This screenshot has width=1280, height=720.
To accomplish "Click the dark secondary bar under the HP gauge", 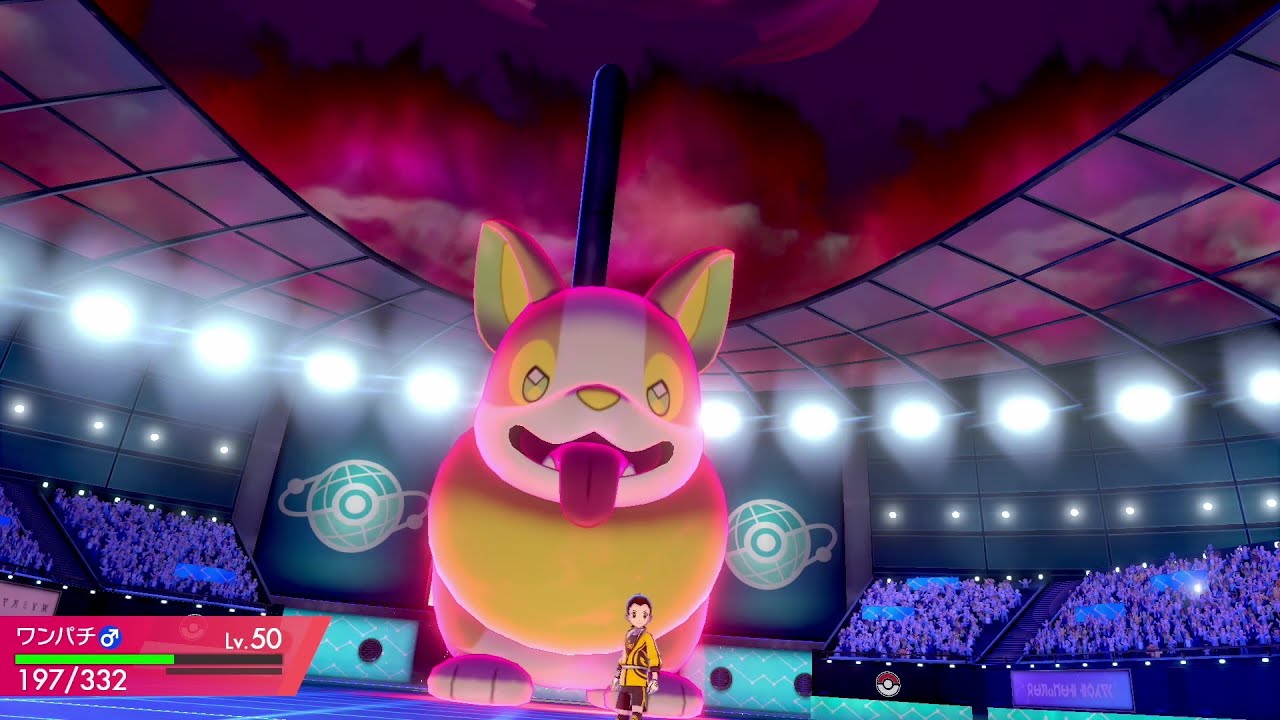I will 225,671.
